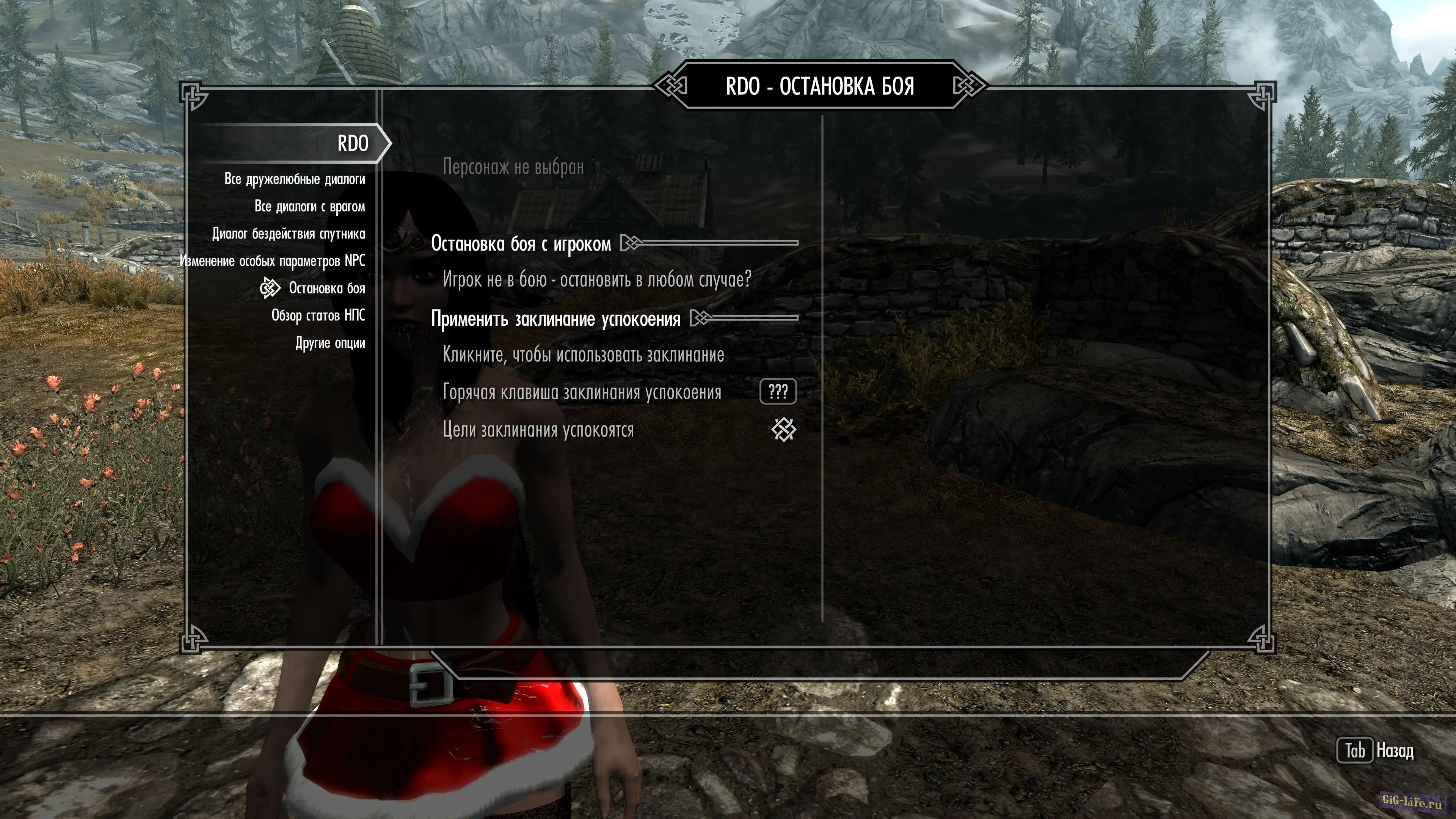The image size is (1456, 819).
Task: Open "Обзор статов НПС" page
Action: click(318, 315)
